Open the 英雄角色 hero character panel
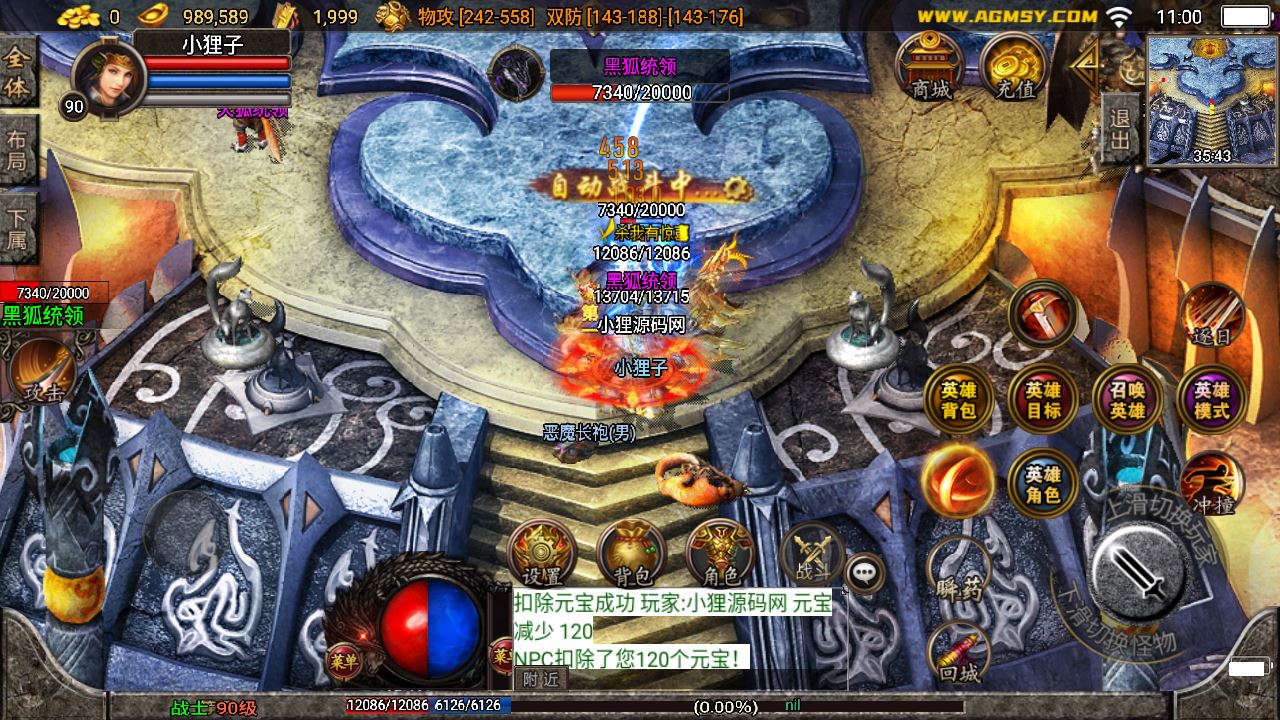The width and height of the screenshot is (1280, 720). pos(1043,485)
